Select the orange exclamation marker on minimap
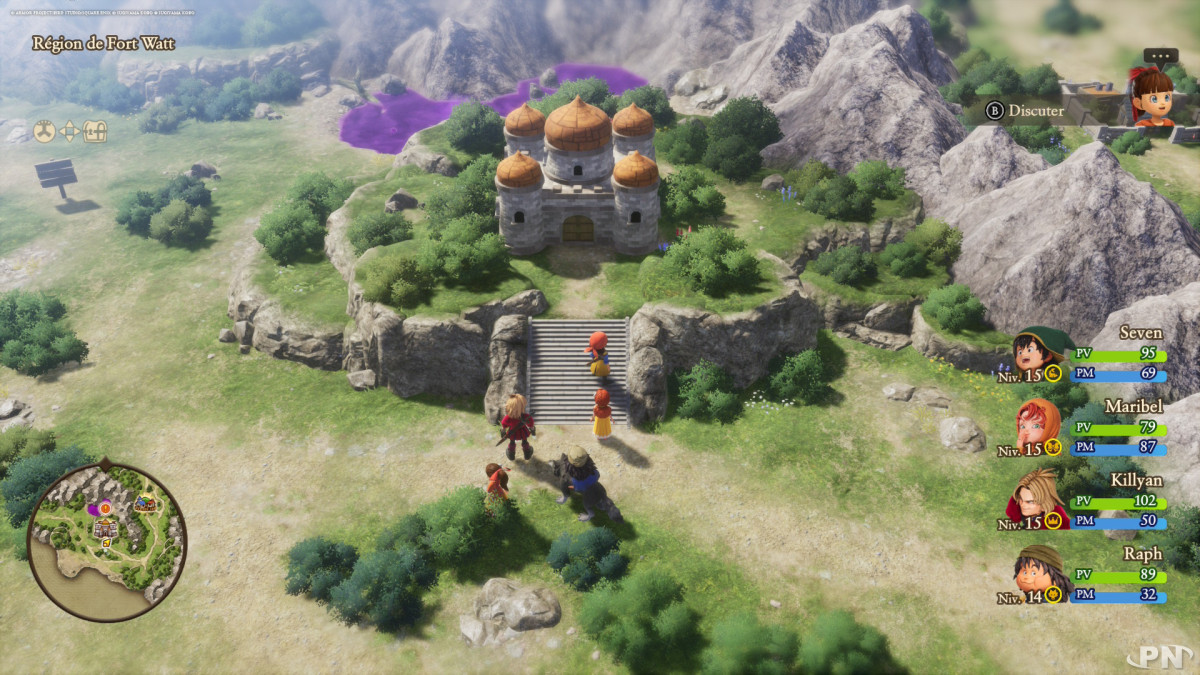 tap(105, 509)
